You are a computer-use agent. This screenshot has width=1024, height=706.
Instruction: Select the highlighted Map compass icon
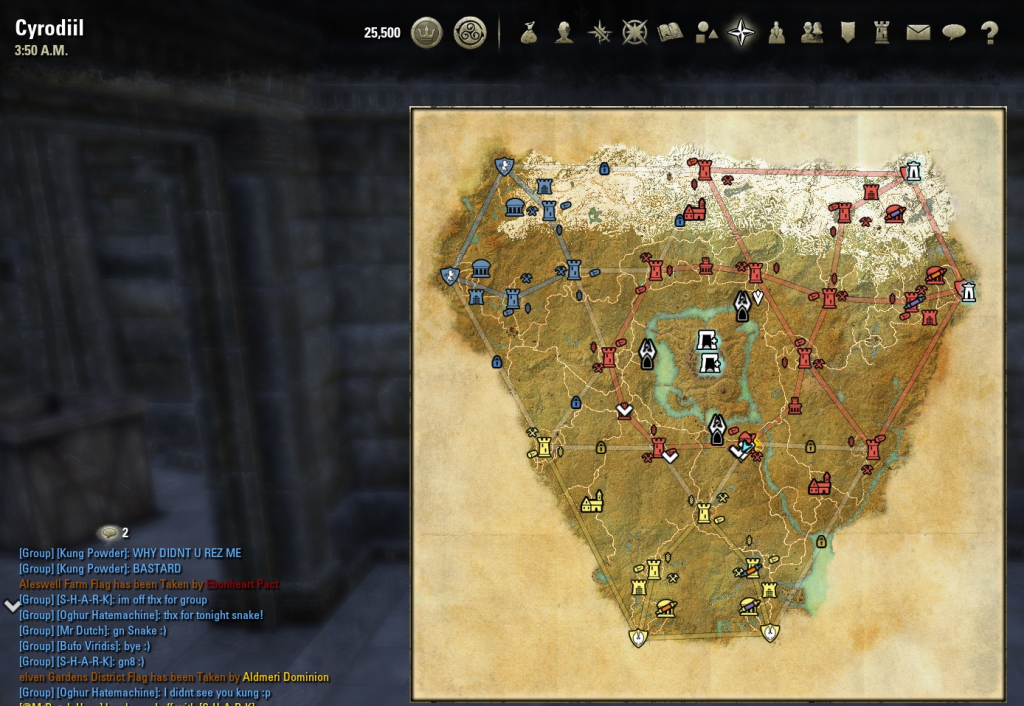click(741, 33)
